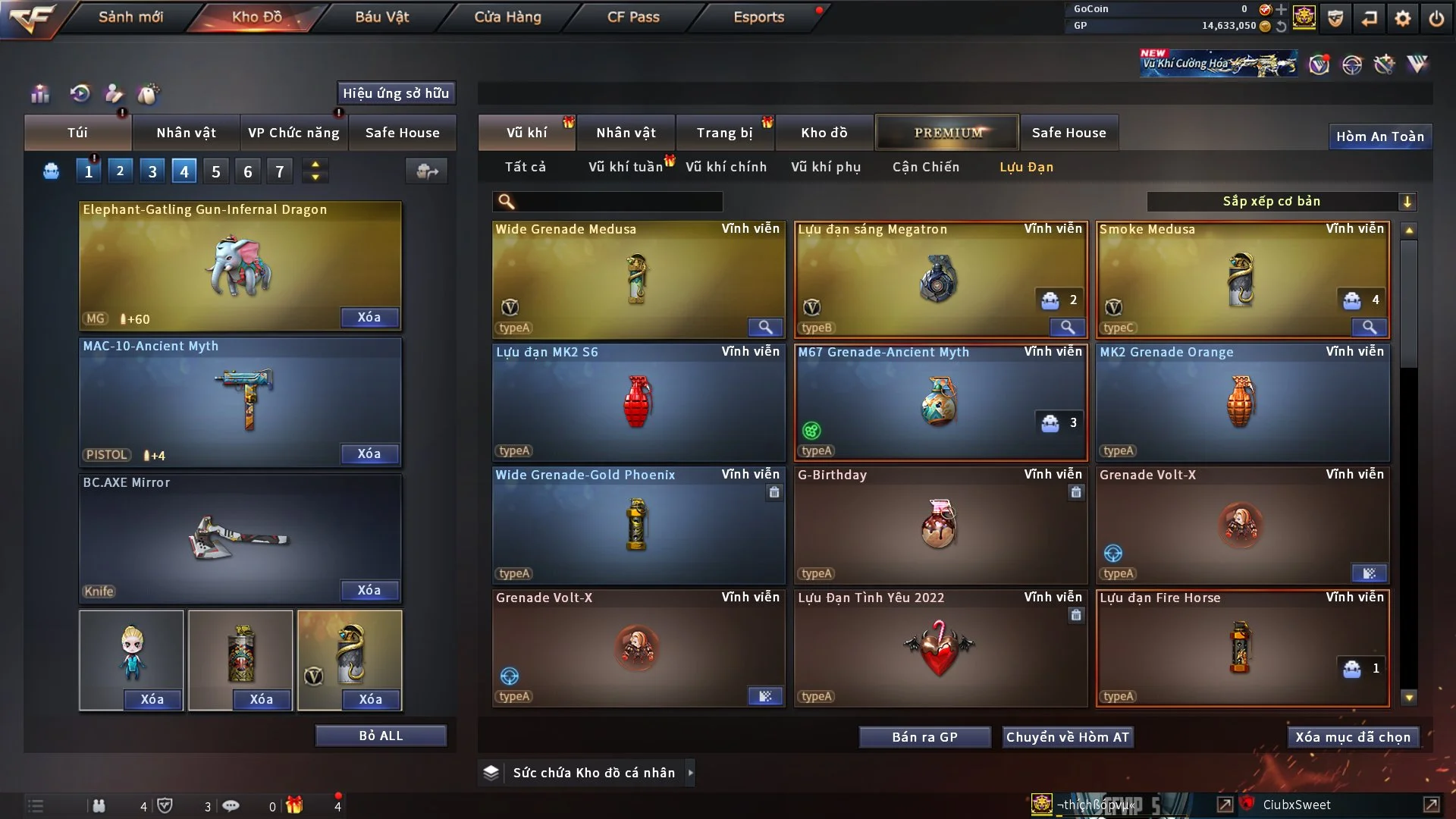Viewport: 1456px width, 819px height.
Task: Switch to the Nhân vật tab beside Túi
Action: [186, 133]
